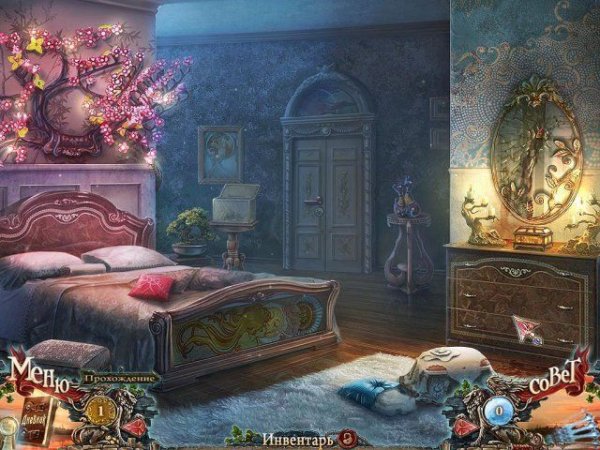
Task: Open the Прохождение walkthrough guide
Action: pyautogui.click(x=122, y=380)
